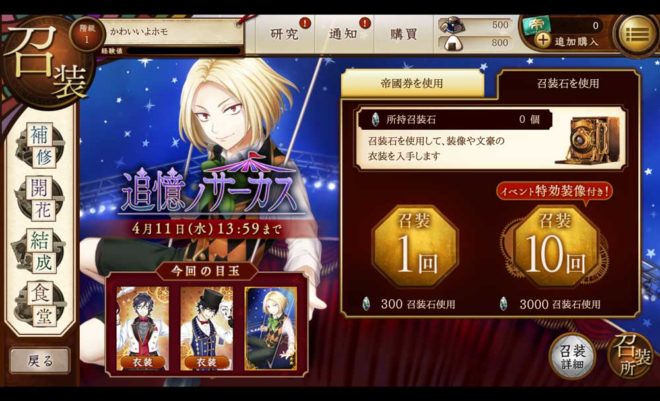The height and width of the screenshot is (401, 660).
Task: Open the 結成 formation section
Action: 41,251
